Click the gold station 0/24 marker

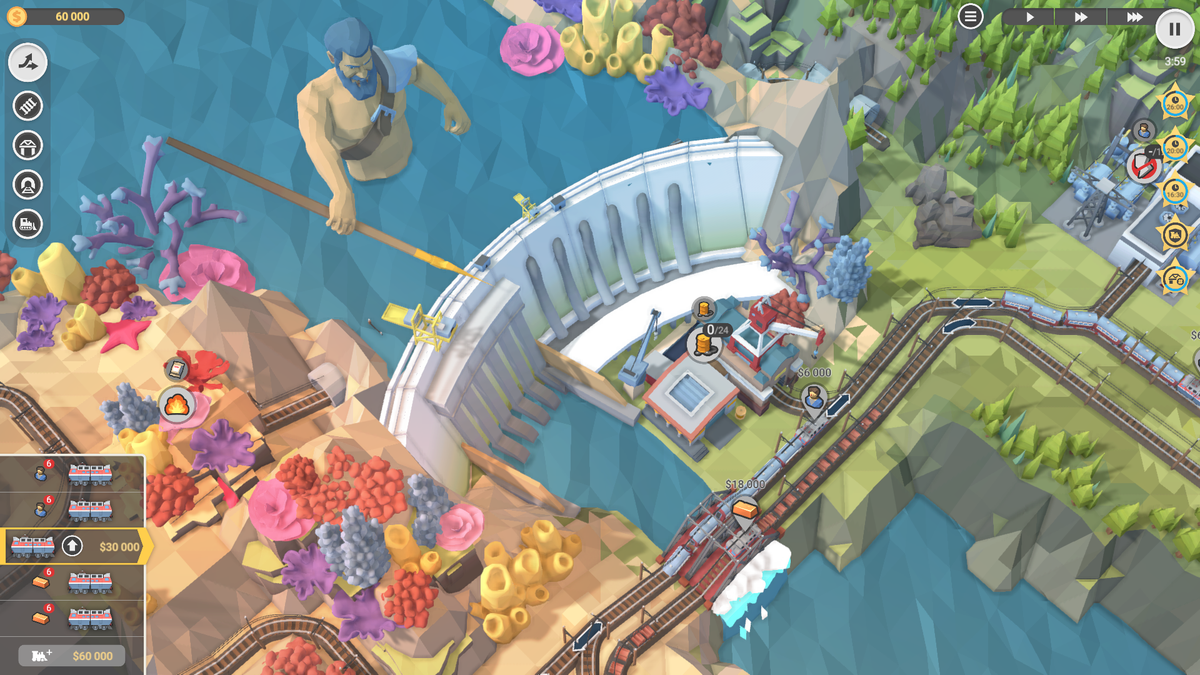(x=705, y=343)
